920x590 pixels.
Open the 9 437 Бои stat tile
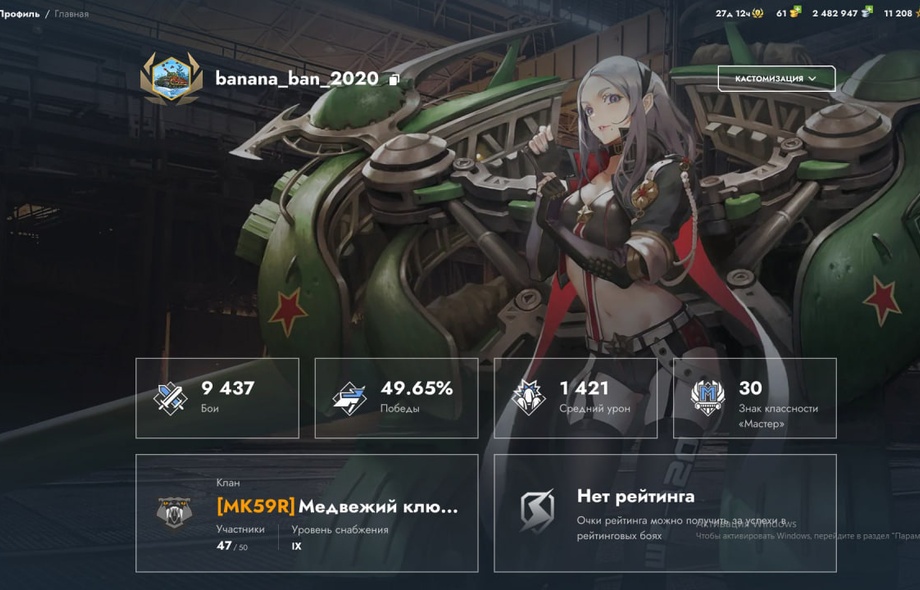click(x=217, y=398)
